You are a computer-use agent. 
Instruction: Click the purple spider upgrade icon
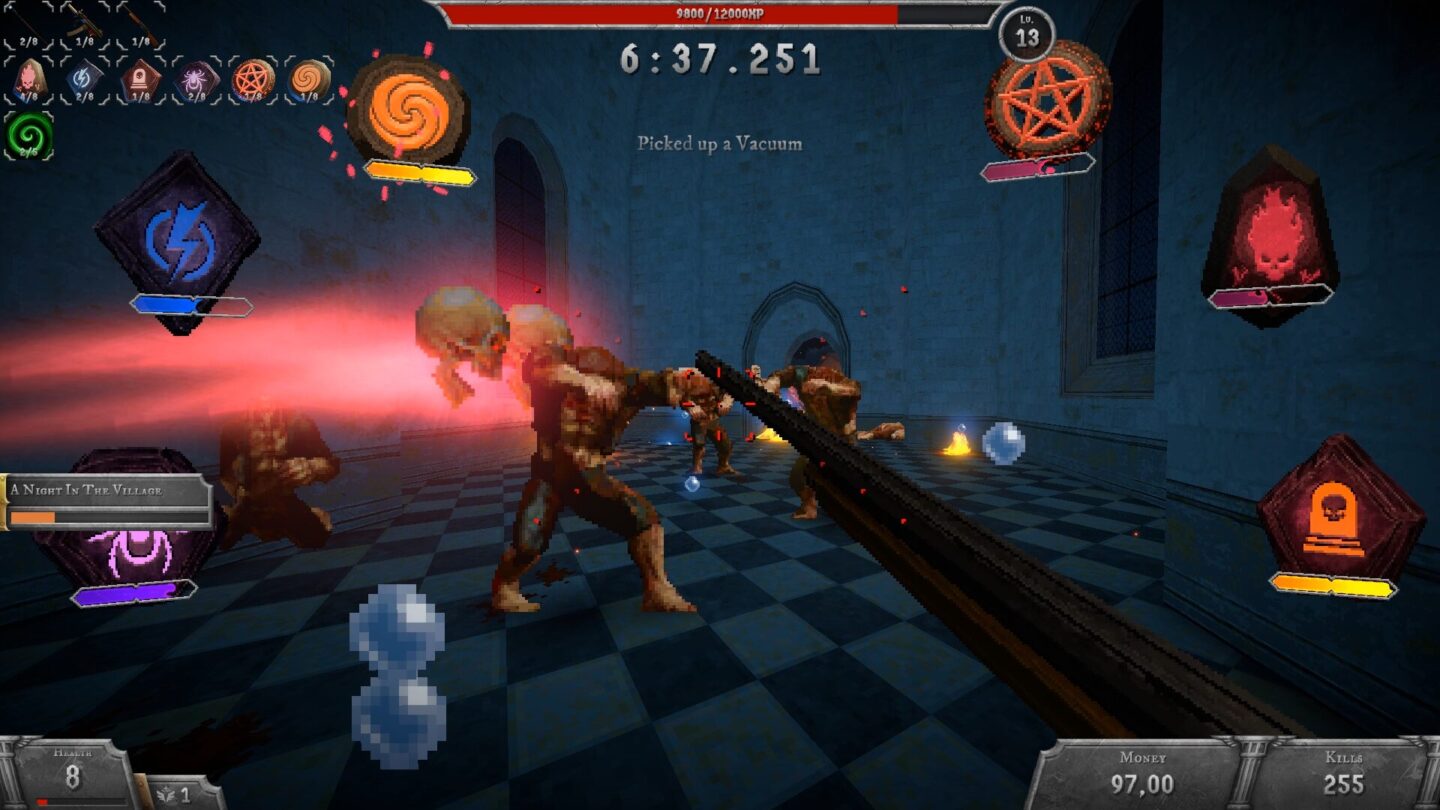pyautogui.click(x=196, y=80)
